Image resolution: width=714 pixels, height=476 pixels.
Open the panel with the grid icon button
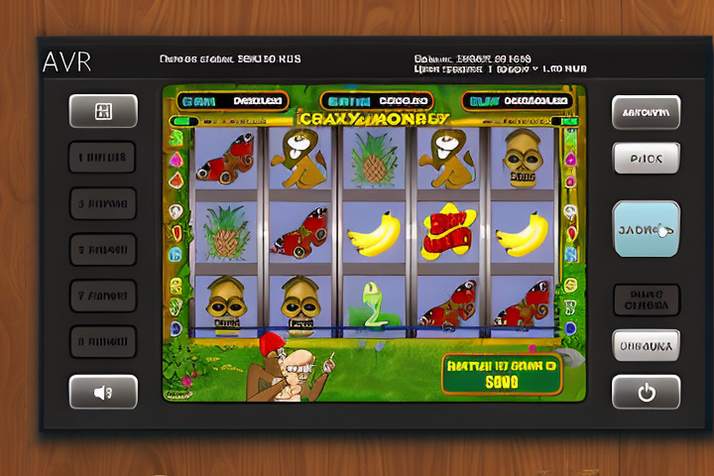(x=103, y=111)
